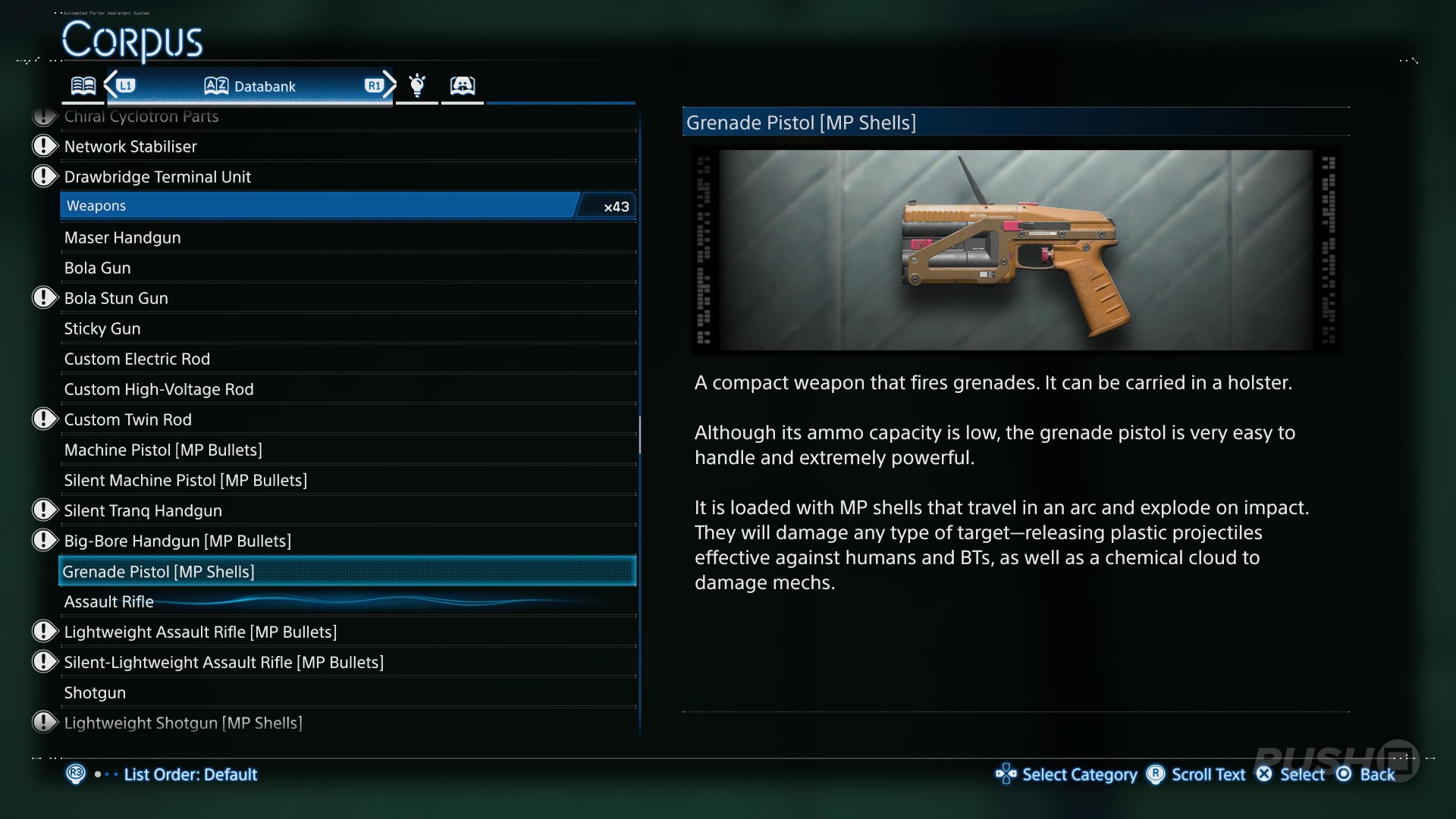Switch to the lightbulb tips tab
Image resolution: width=1456 pixels, height=819 pixels.
tap(417, 85)
